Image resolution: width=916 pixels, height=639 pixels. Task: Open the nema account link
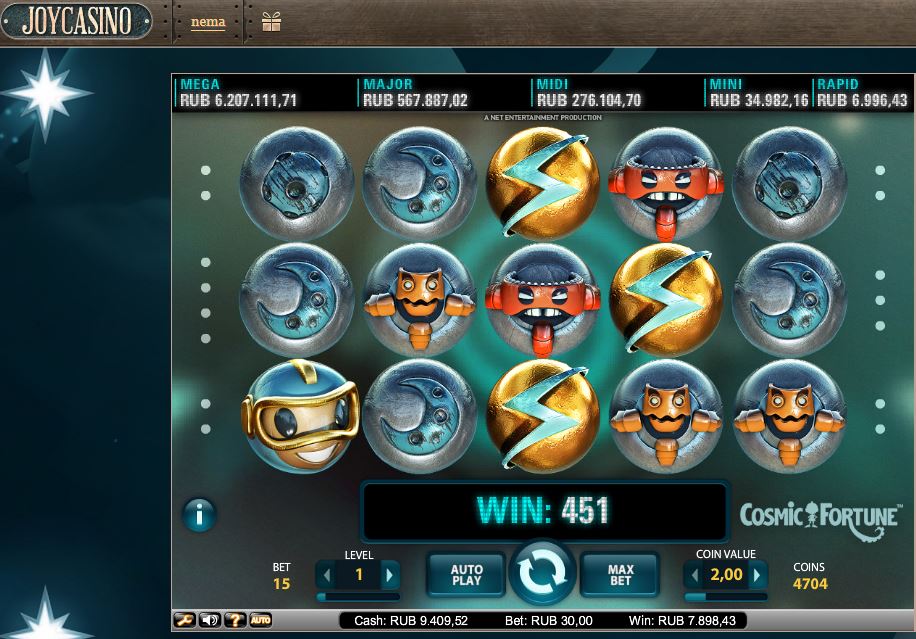[208, 22]
